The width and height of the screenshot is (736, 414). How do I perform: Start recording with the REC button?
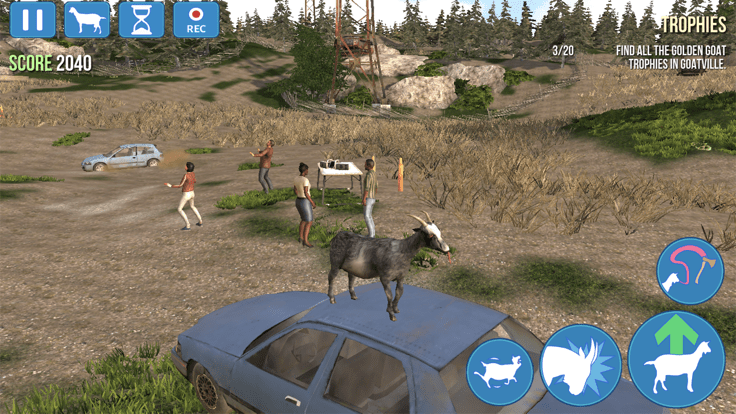[195, 20]
